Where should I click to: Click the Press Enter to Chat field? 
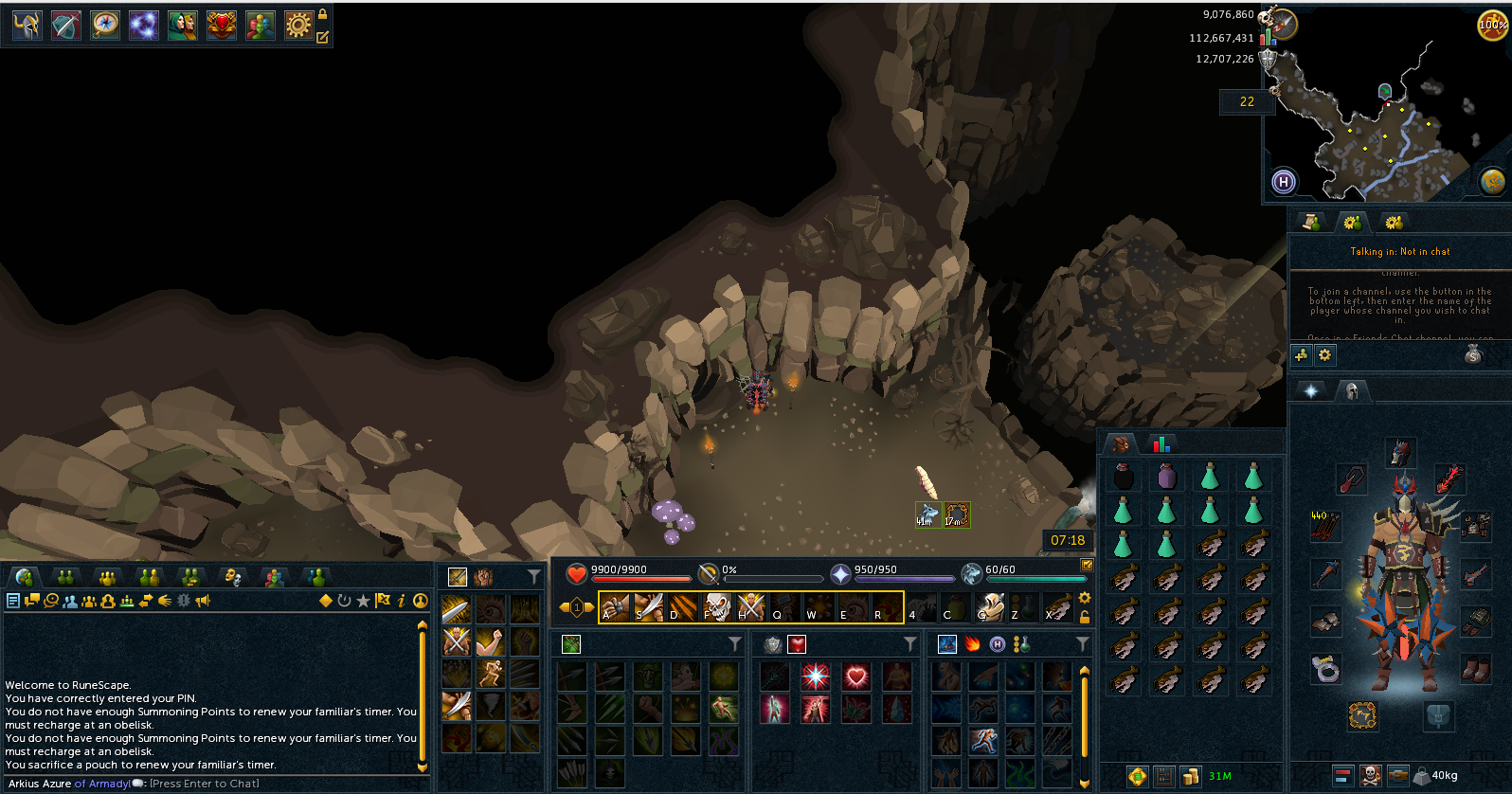pyautogui.click(x=204, y=784)
